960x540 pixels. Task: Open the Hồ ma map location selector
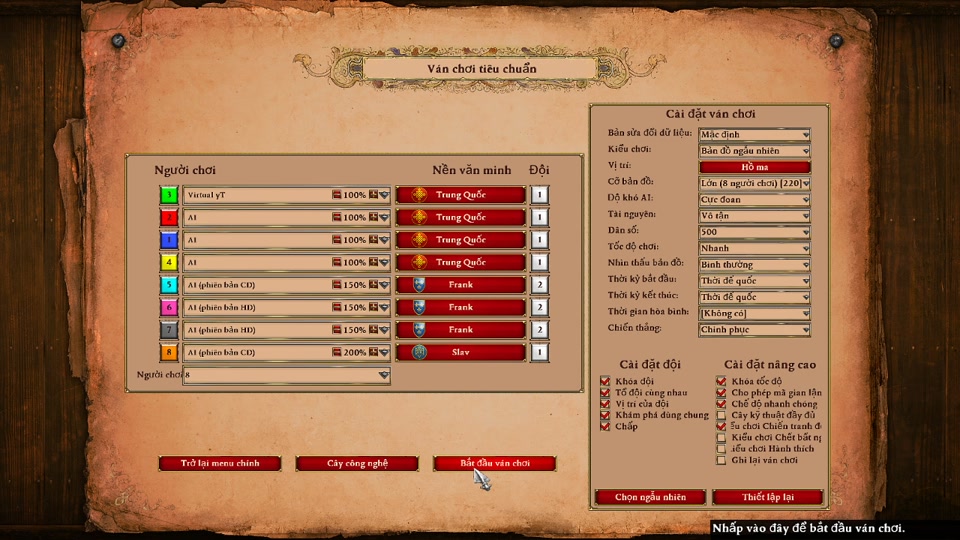(x=754, y=167)
